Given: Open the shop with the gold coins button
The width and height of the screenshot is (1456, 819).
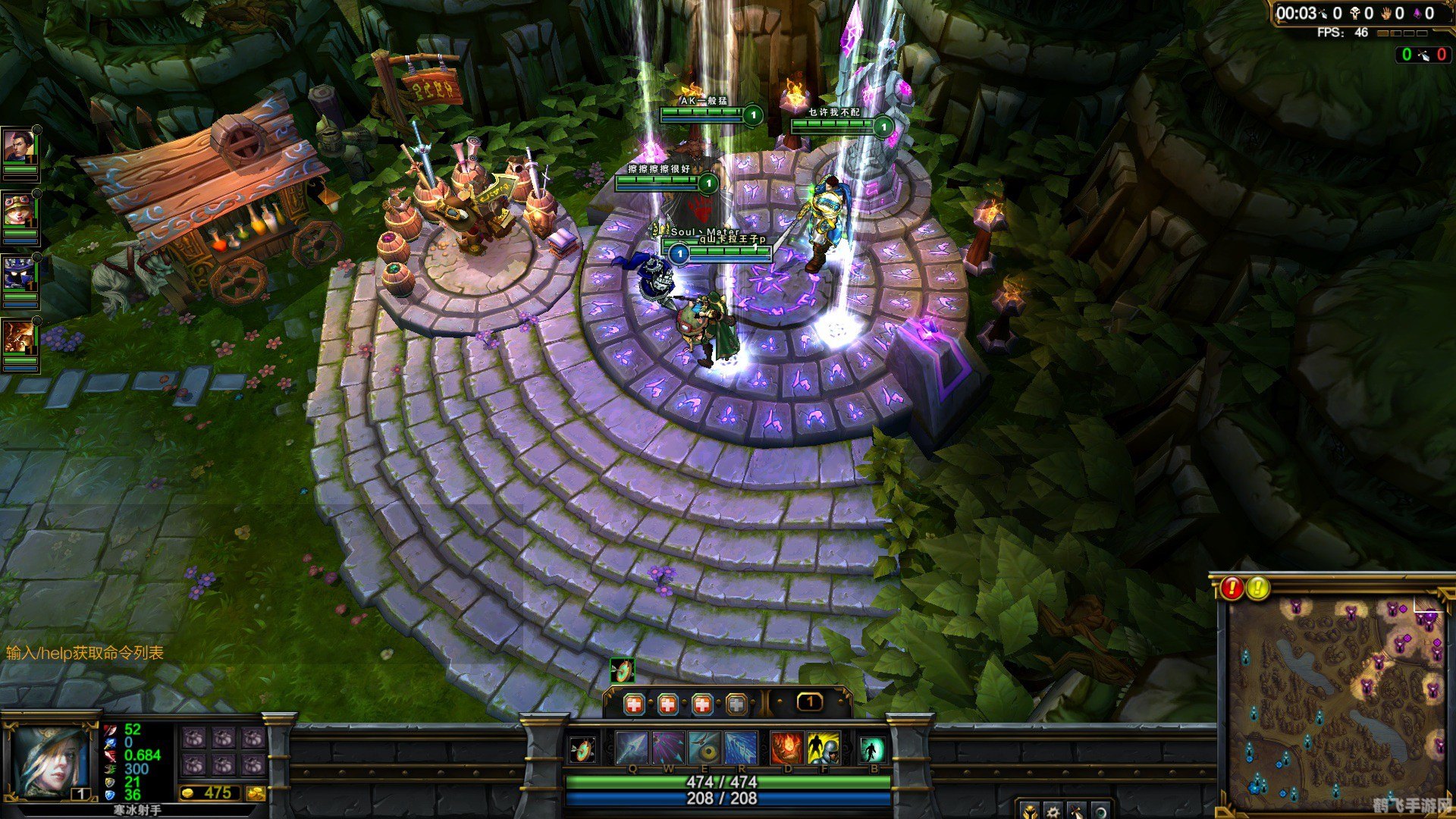Looking at the screenshot, I should (256, 793).
